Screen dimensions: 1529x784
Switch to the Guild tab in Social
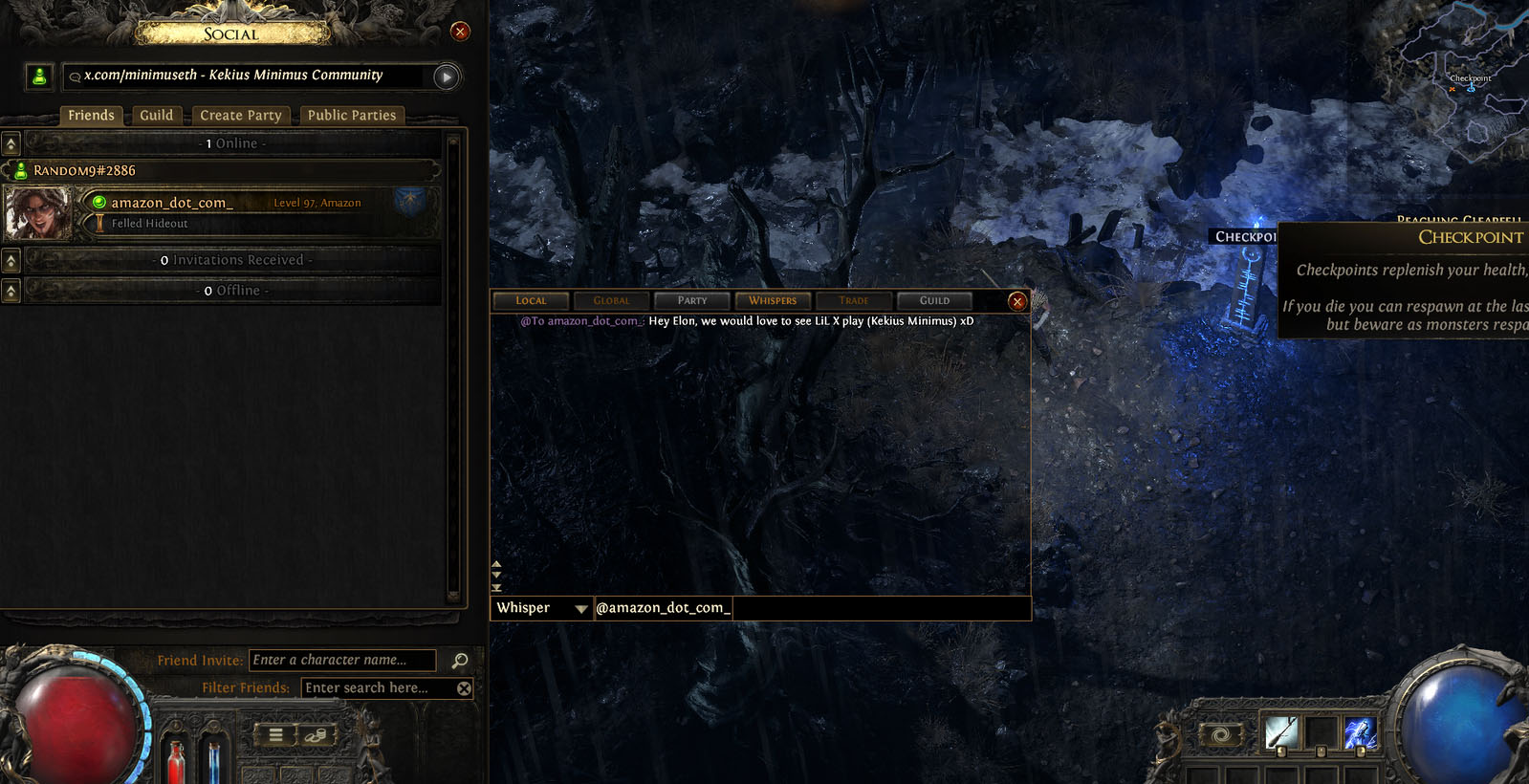[157, 116]
